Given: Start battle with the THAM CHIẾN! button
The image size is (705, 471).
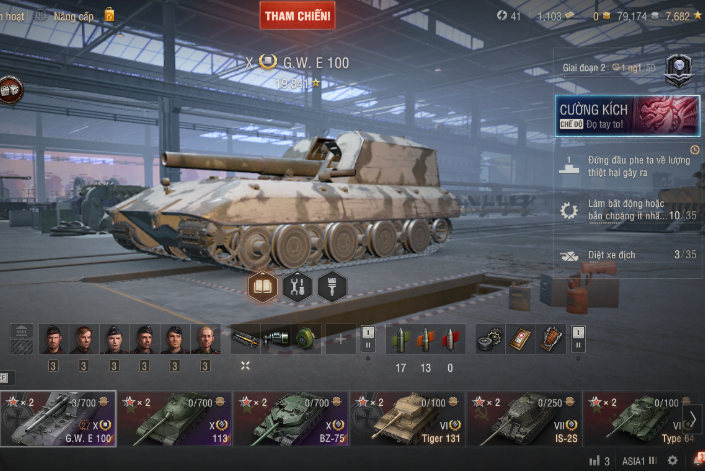Looking at the screenshot, I should pos(297,15).
